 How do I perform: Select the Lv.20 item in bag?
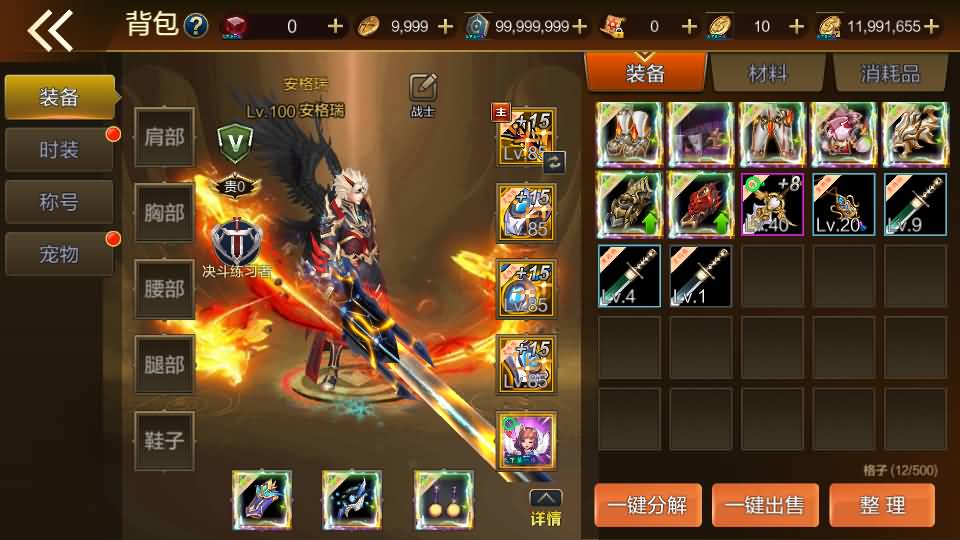[x=843, y=204]
